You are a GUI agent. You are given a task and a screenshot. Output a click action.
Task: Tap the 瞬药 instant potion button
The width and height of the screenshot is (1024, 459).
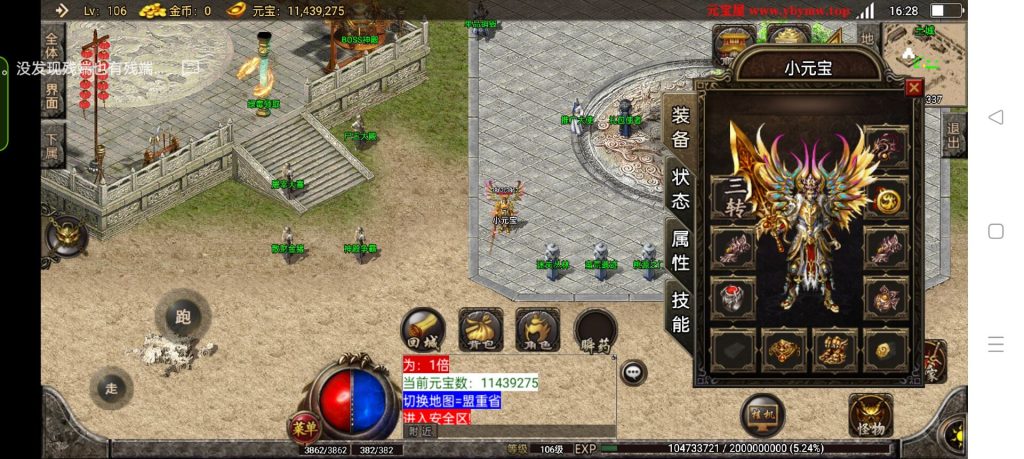(x=596, y=329)
